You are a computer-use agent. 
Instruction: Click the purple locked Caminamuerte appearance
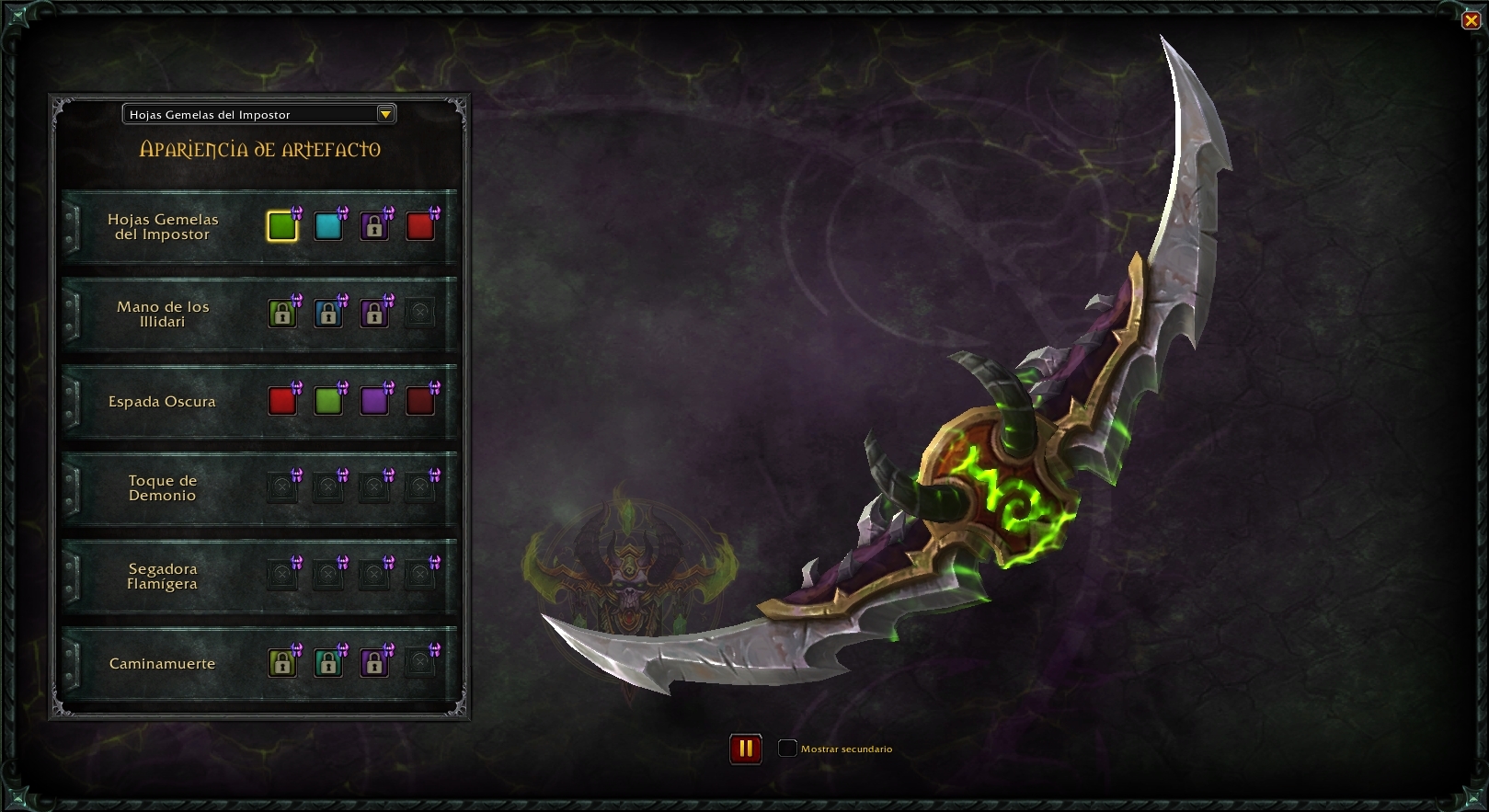pyautogui.click(x=374, y=663)
